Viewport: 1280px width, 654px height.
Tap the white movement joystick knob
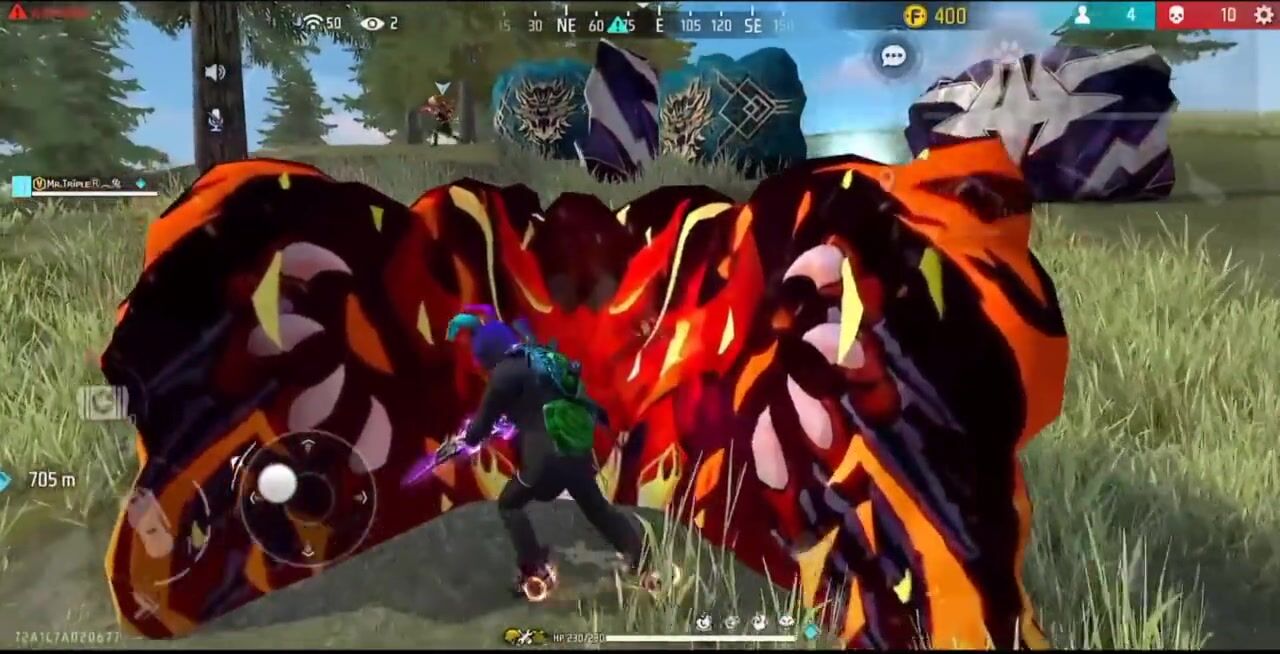277,484
